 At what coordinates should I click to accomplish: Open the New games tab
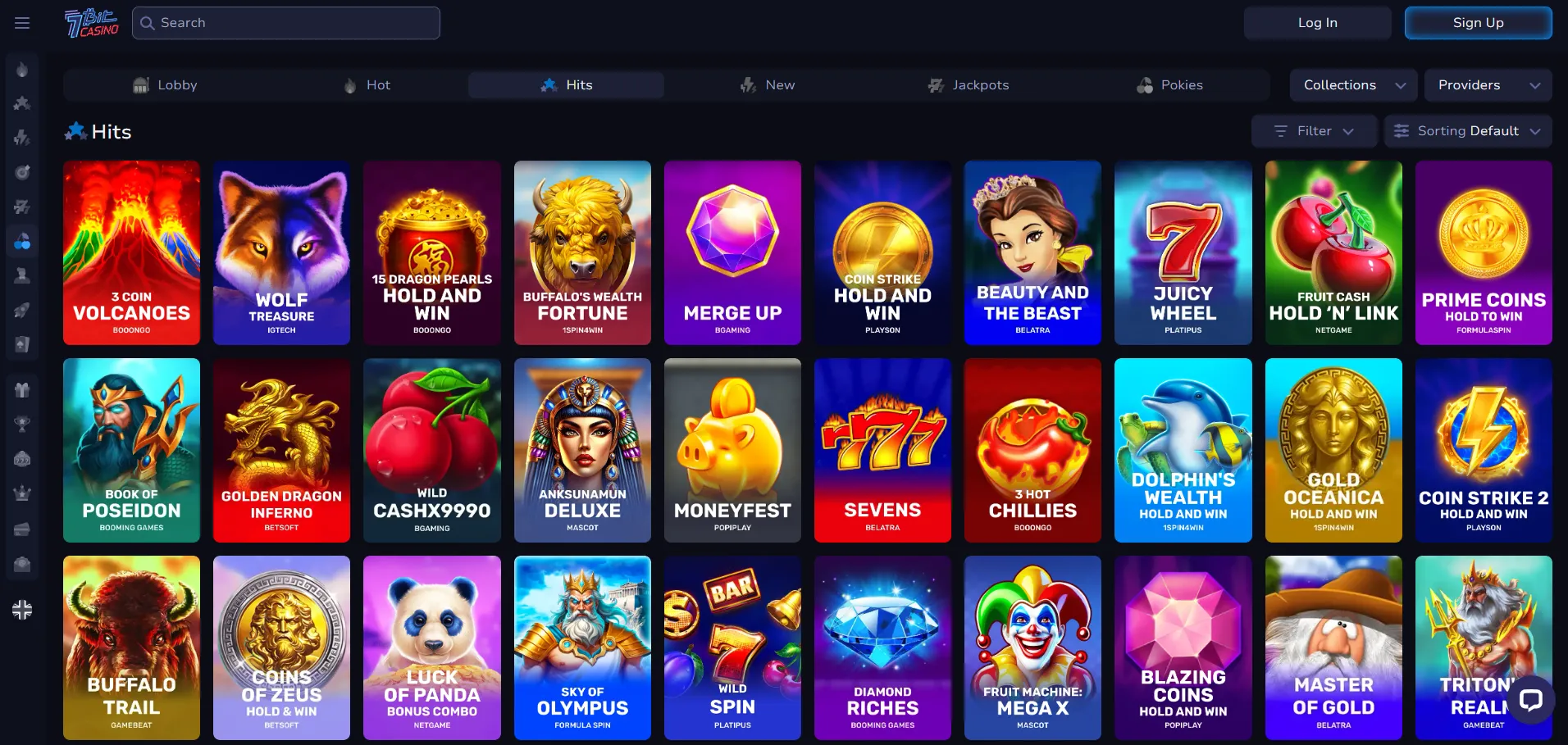(767, 84)
